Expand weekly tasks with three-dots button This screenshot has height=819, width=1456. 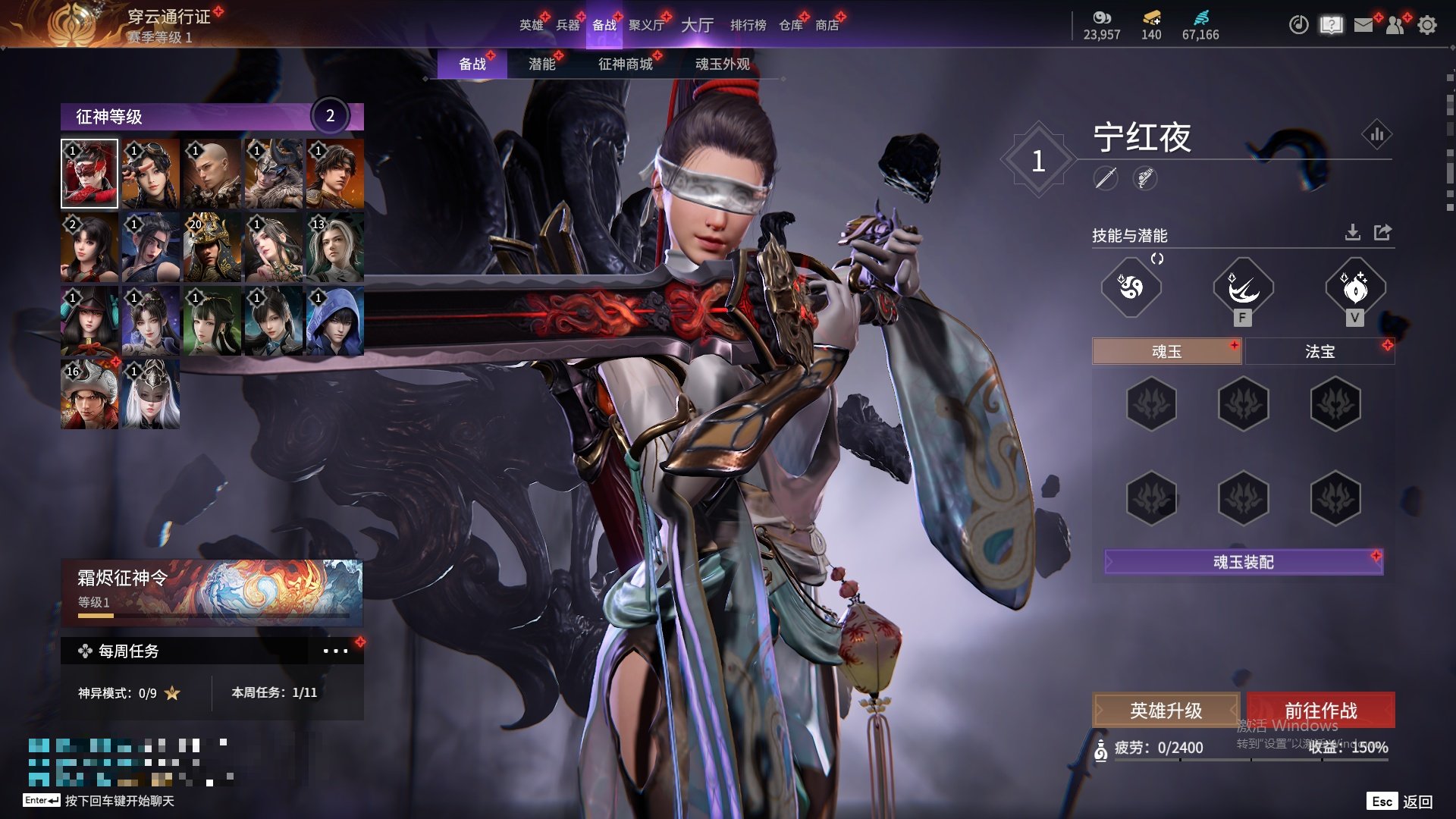[x=335, y=651]
